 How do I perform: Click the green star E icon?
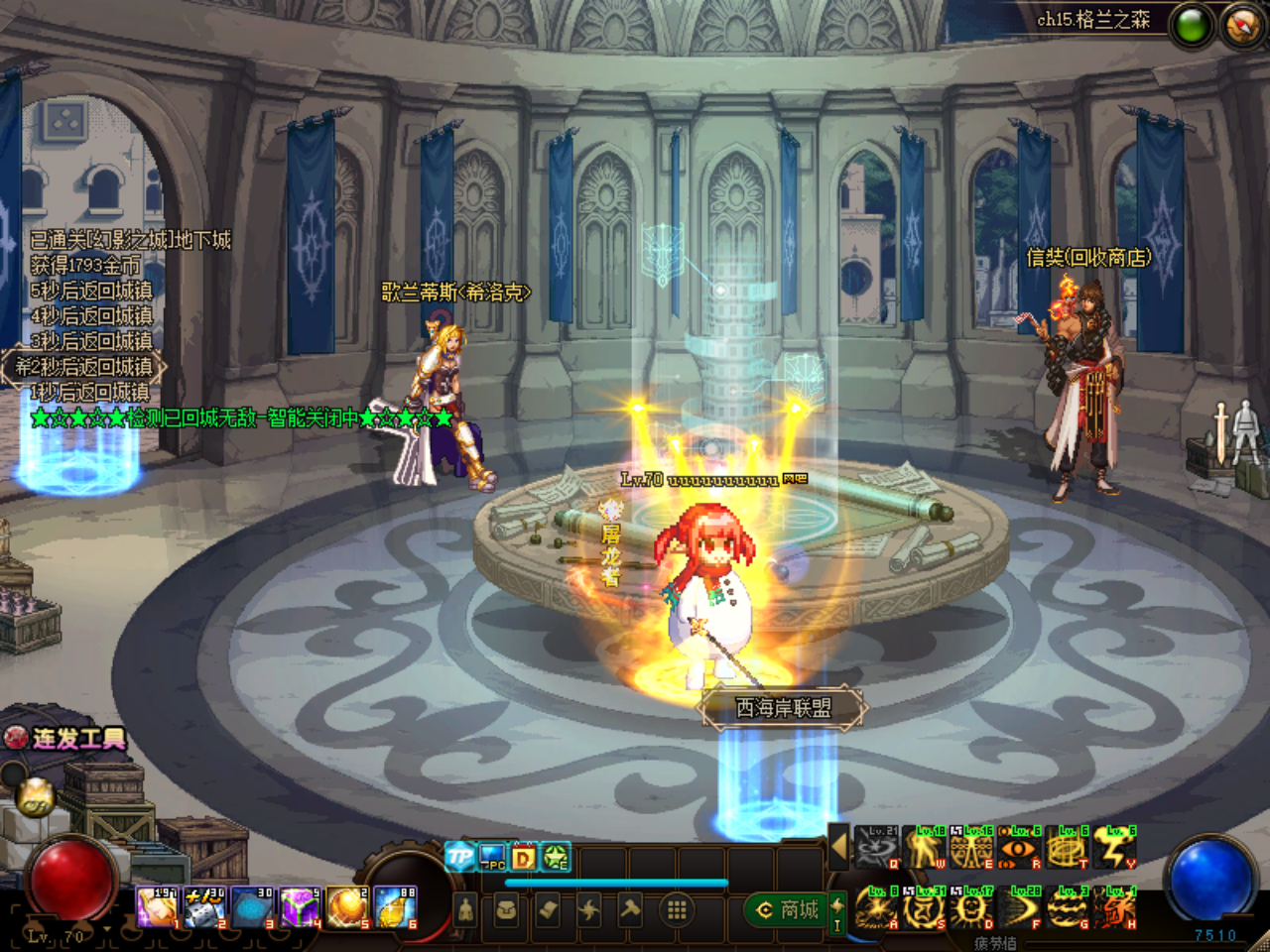point(556,857)
